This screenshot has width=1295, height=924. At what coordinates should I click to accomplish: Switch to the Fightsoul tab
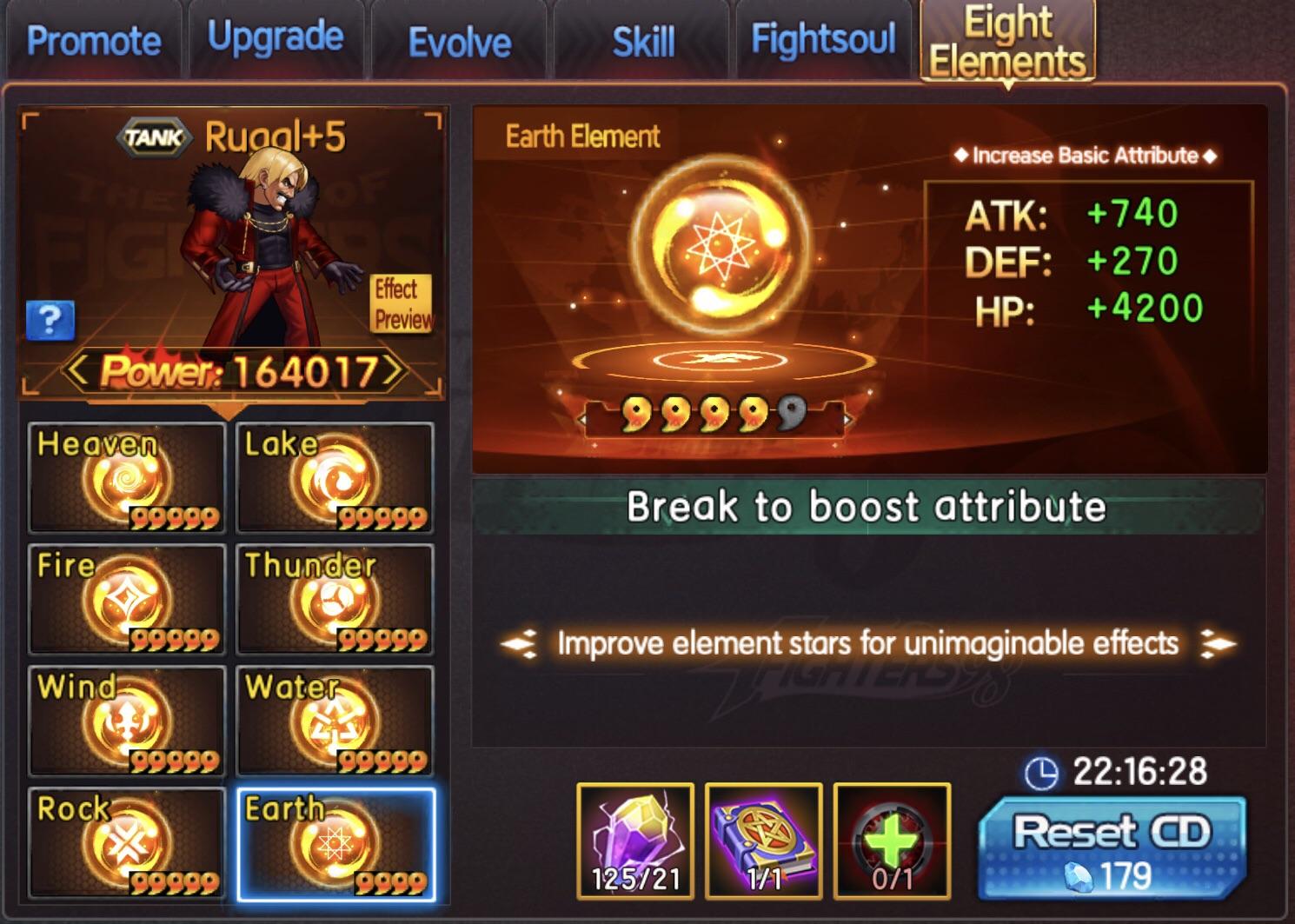click(x=821, y=39)
